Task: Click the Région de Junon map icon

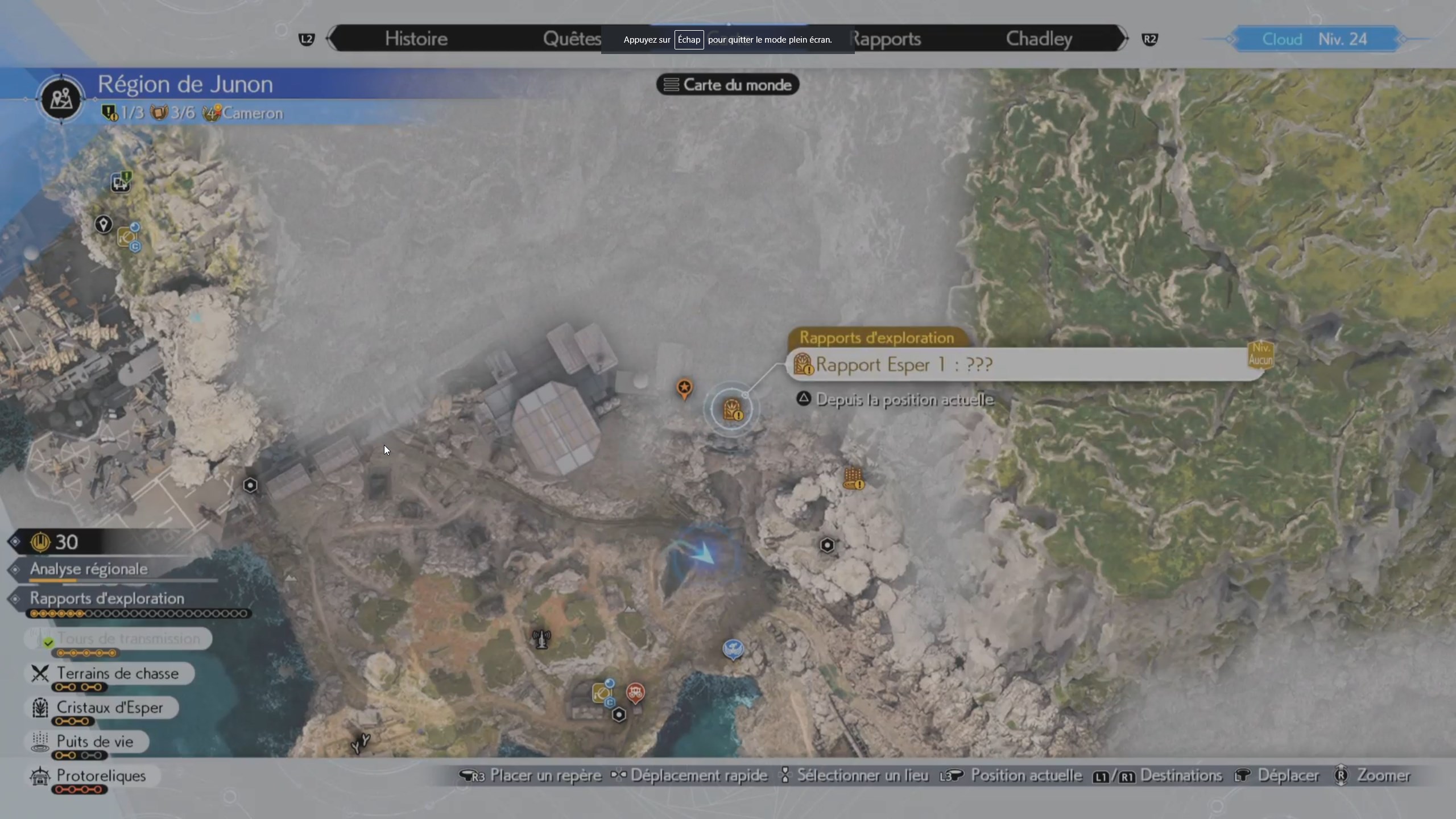Action: (x=61, y=99)
